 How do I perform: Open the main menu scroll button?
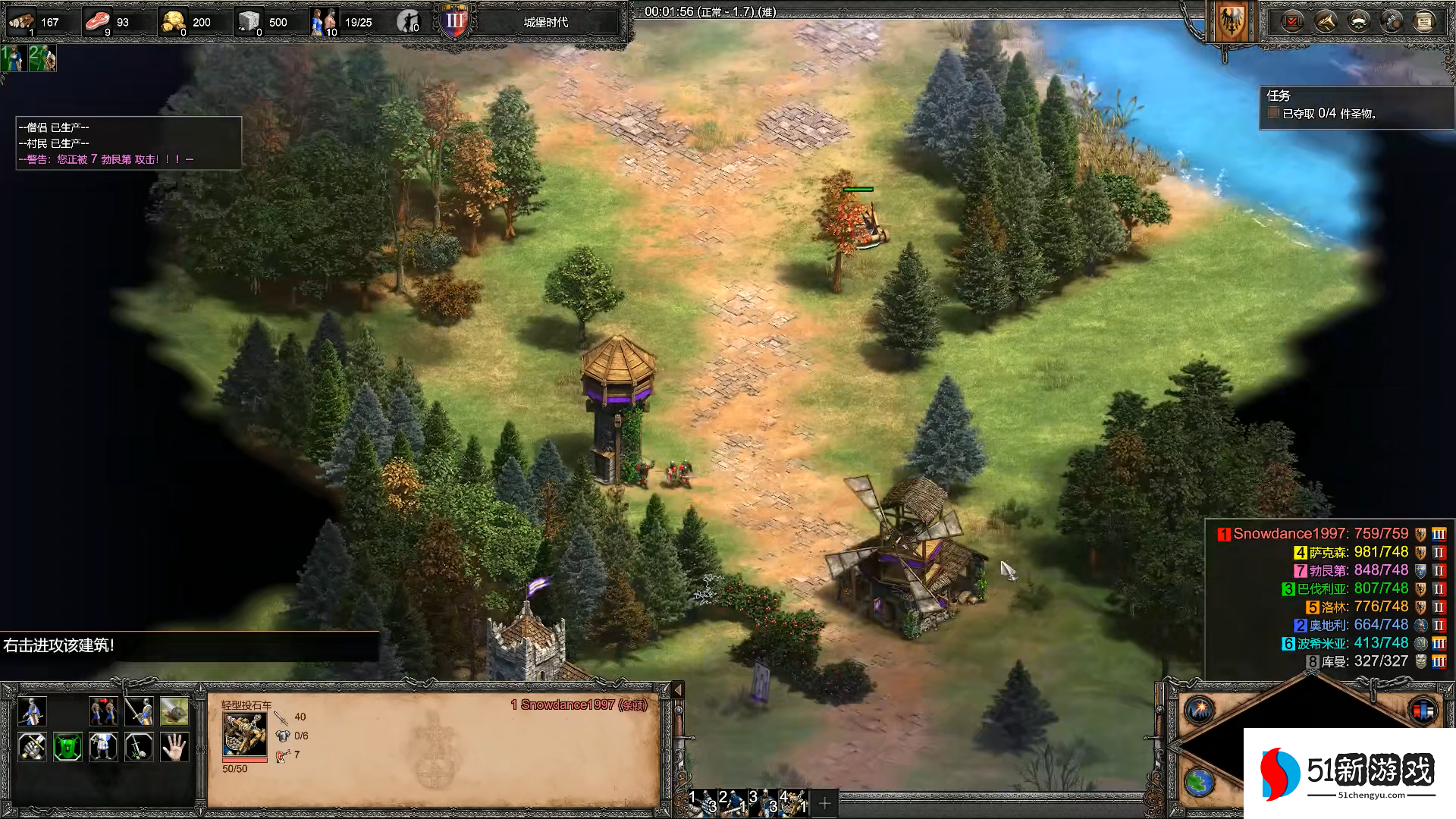(1424, 21)
